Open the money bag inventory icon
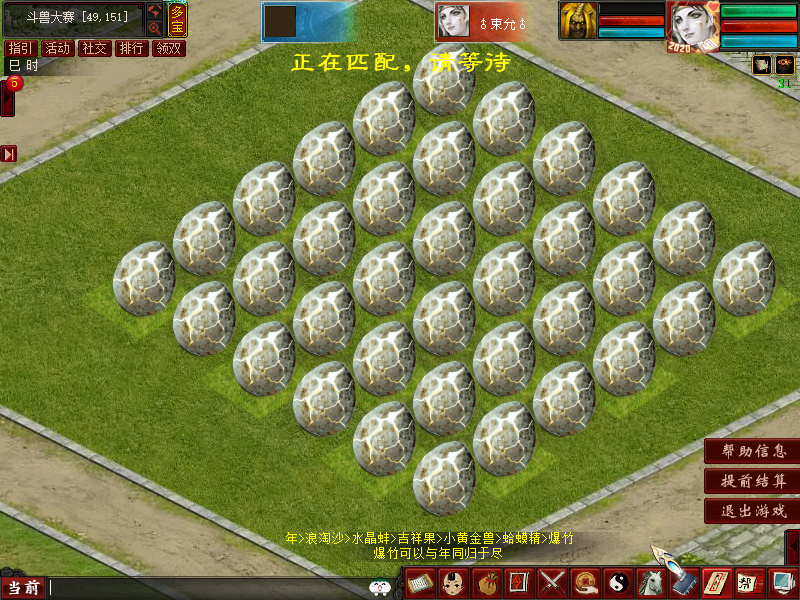 (487, 582)
